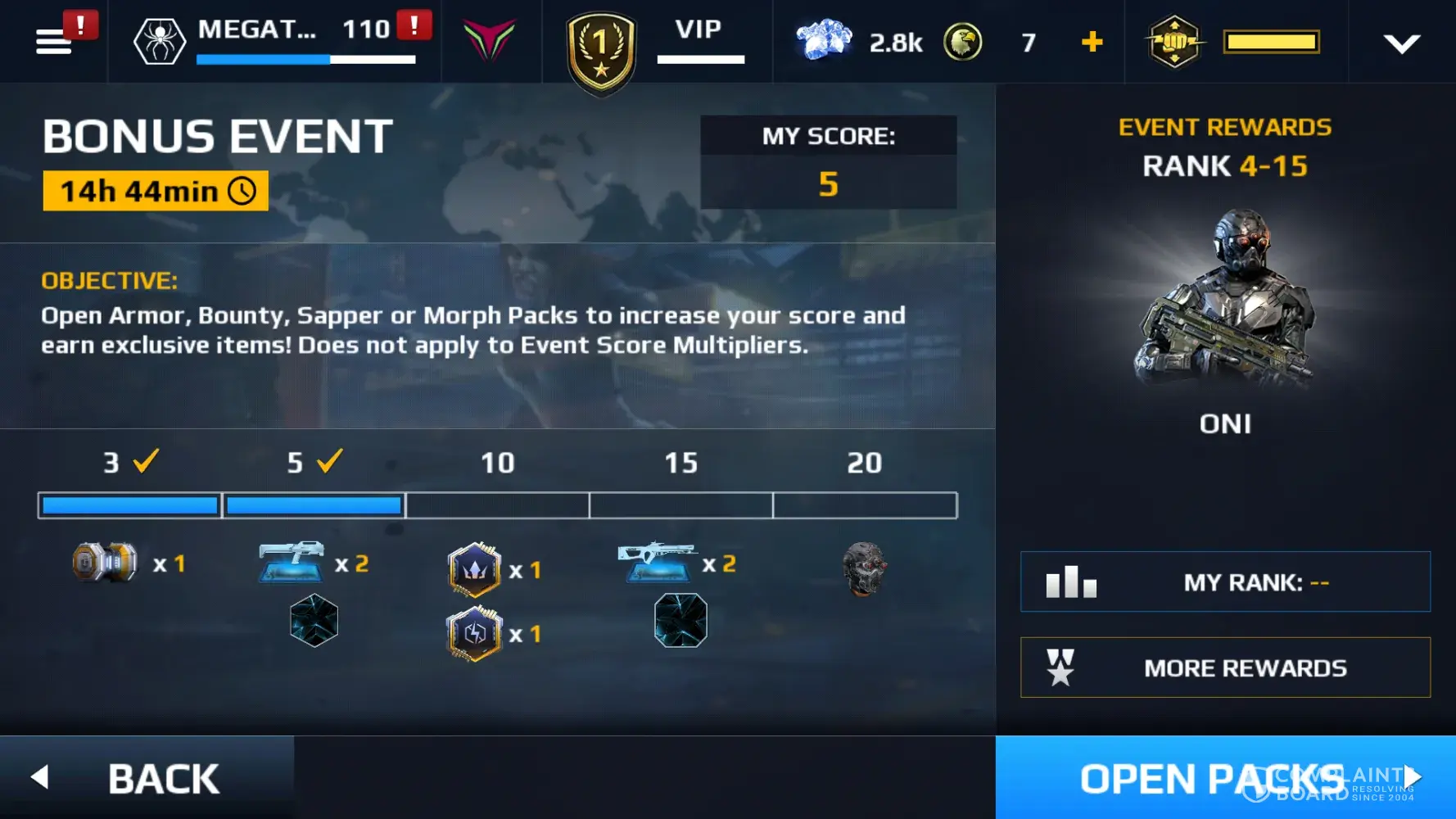Open the energy fist icon
1456x819 pixels.
tap(1174, 41)
